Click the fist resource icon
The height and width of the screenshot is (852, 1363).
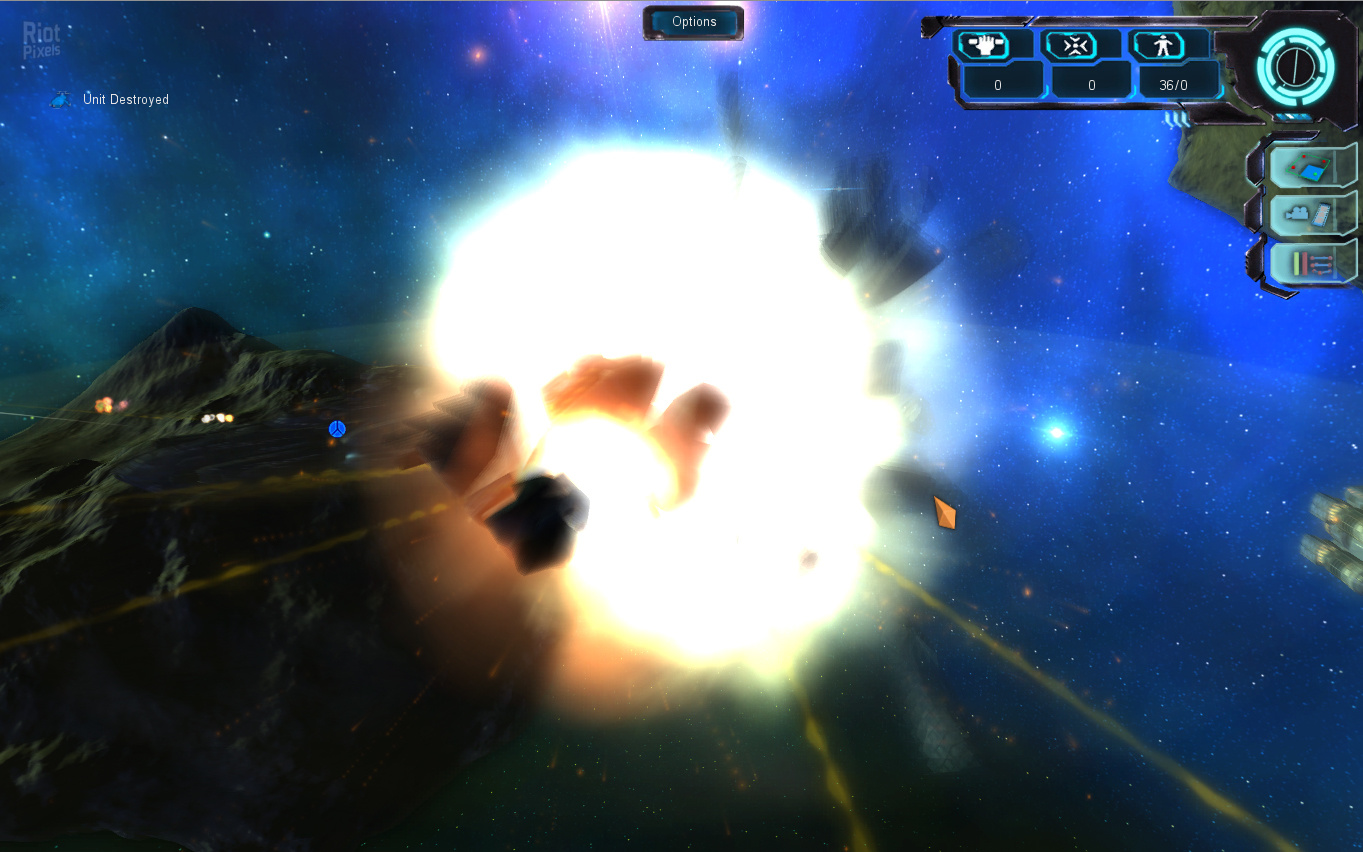click(981, 45)
